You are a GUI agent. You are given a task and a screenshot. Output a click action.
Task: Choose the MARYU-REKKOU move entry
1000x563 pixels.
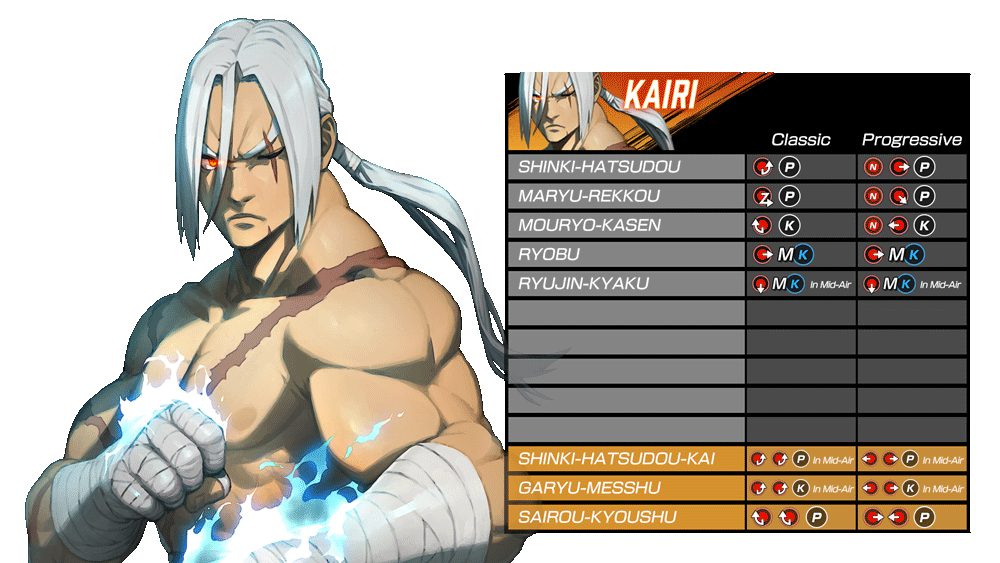[x=626, y=196]
